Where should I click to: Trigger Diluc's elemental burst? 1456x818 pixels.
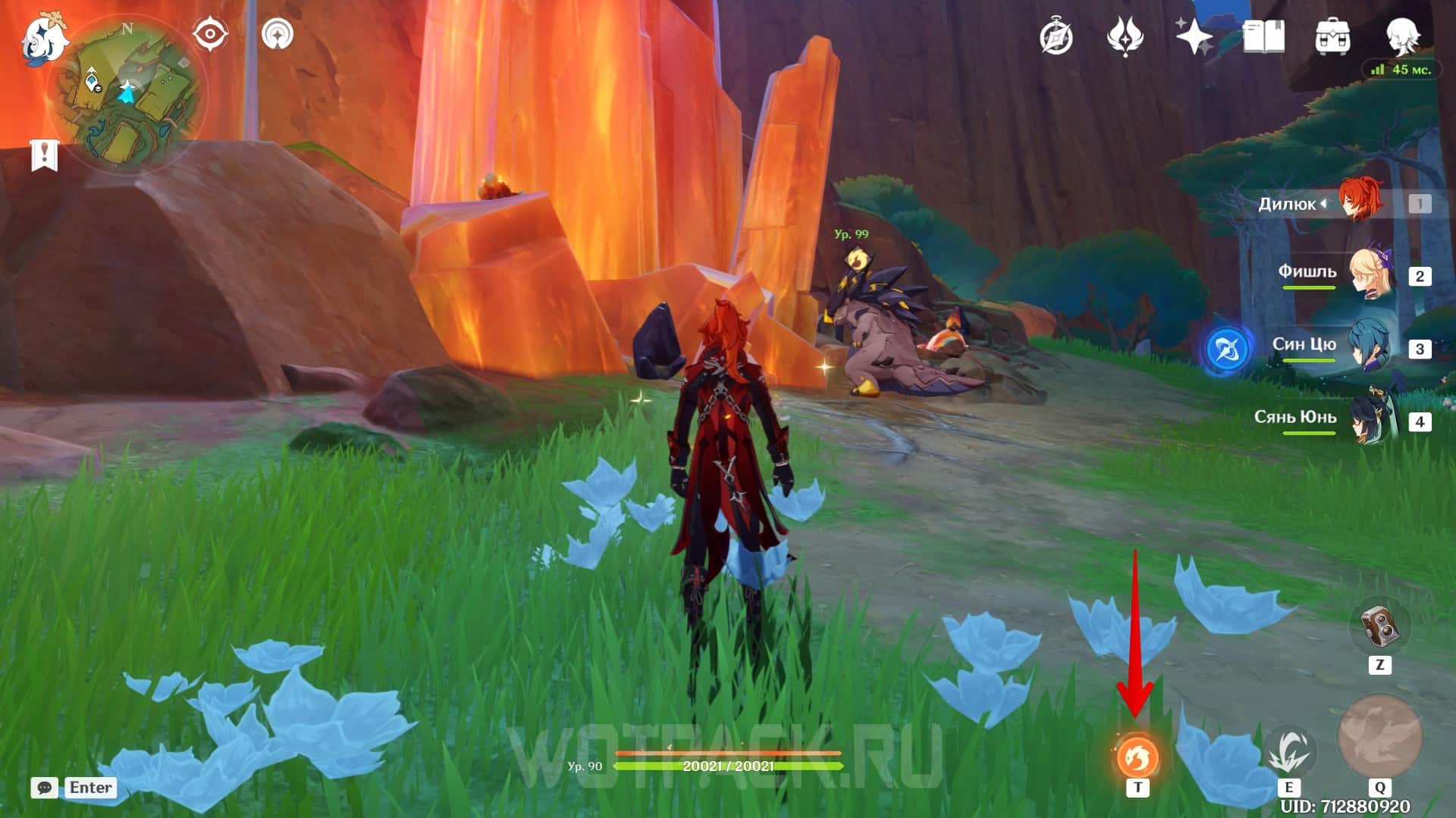click(1379, 737)
